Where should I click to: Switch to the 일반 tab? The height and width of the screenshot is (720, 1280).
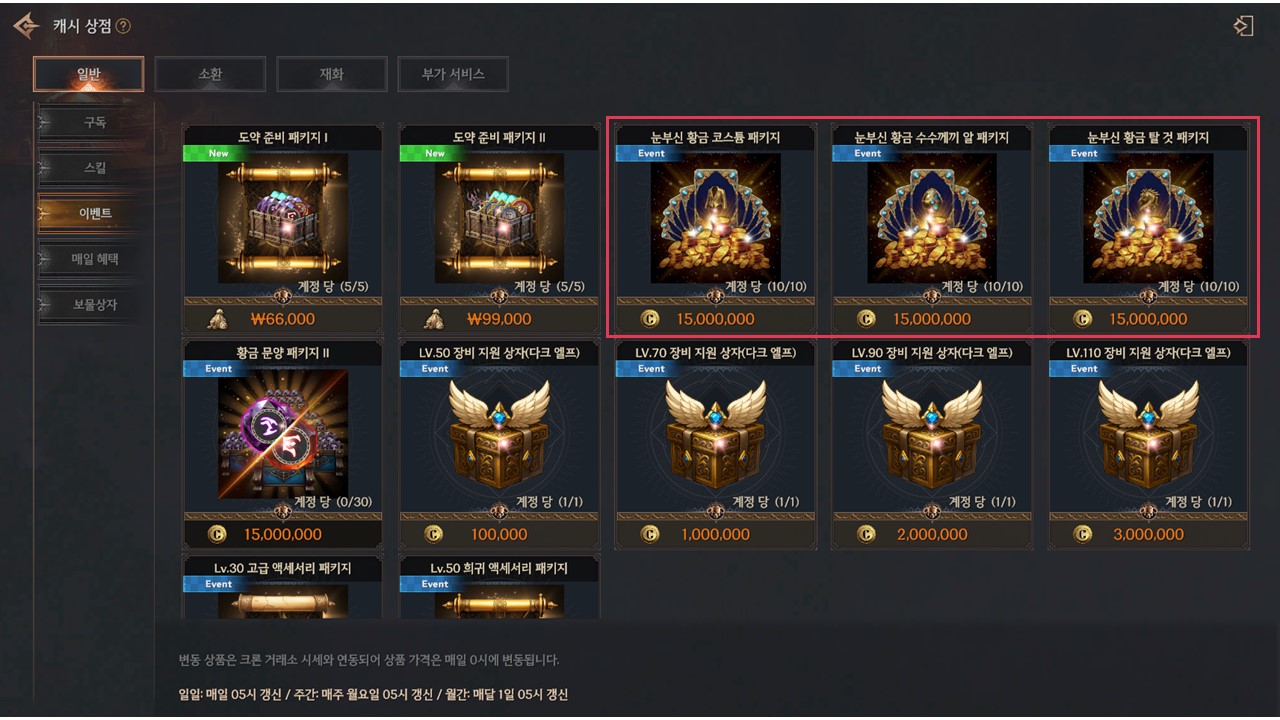pos(89,74)
